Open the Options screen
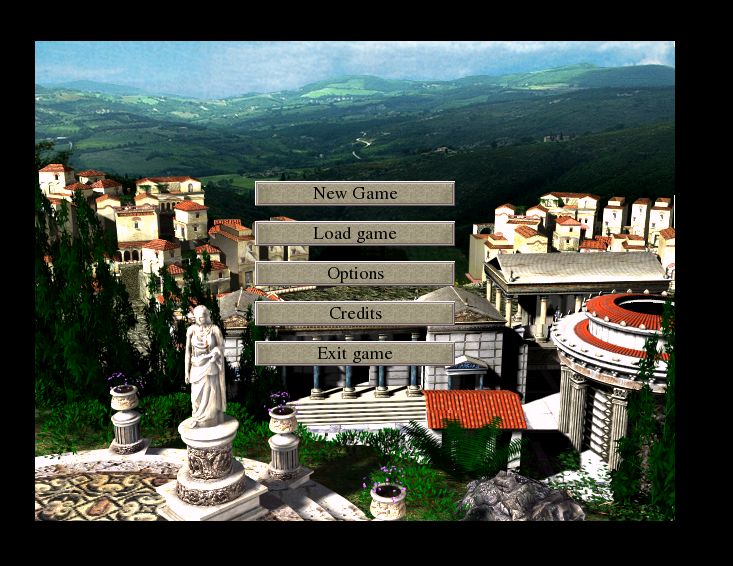 (x=355, y=273)
